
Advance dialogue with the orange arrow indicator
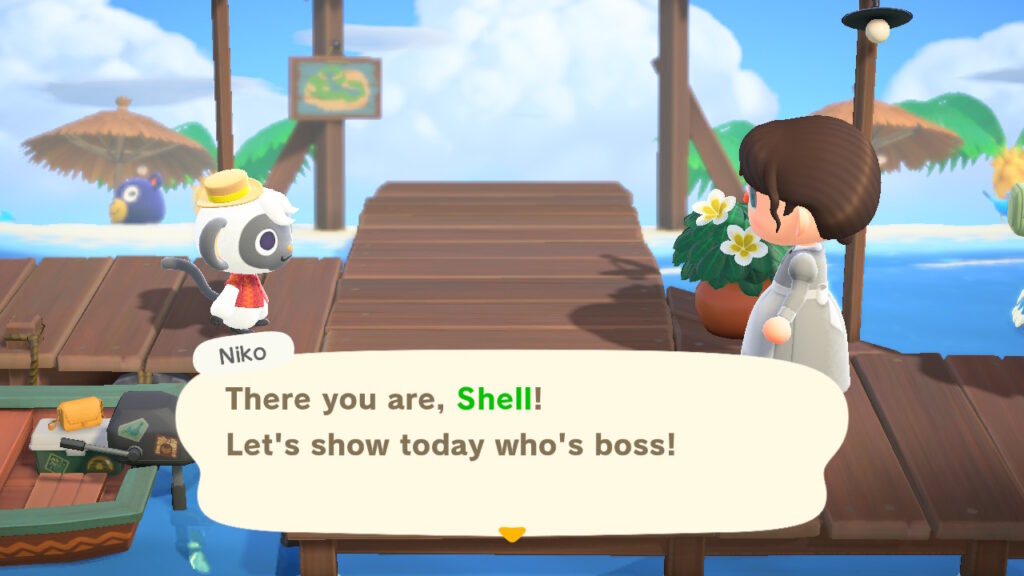point(511,534)
